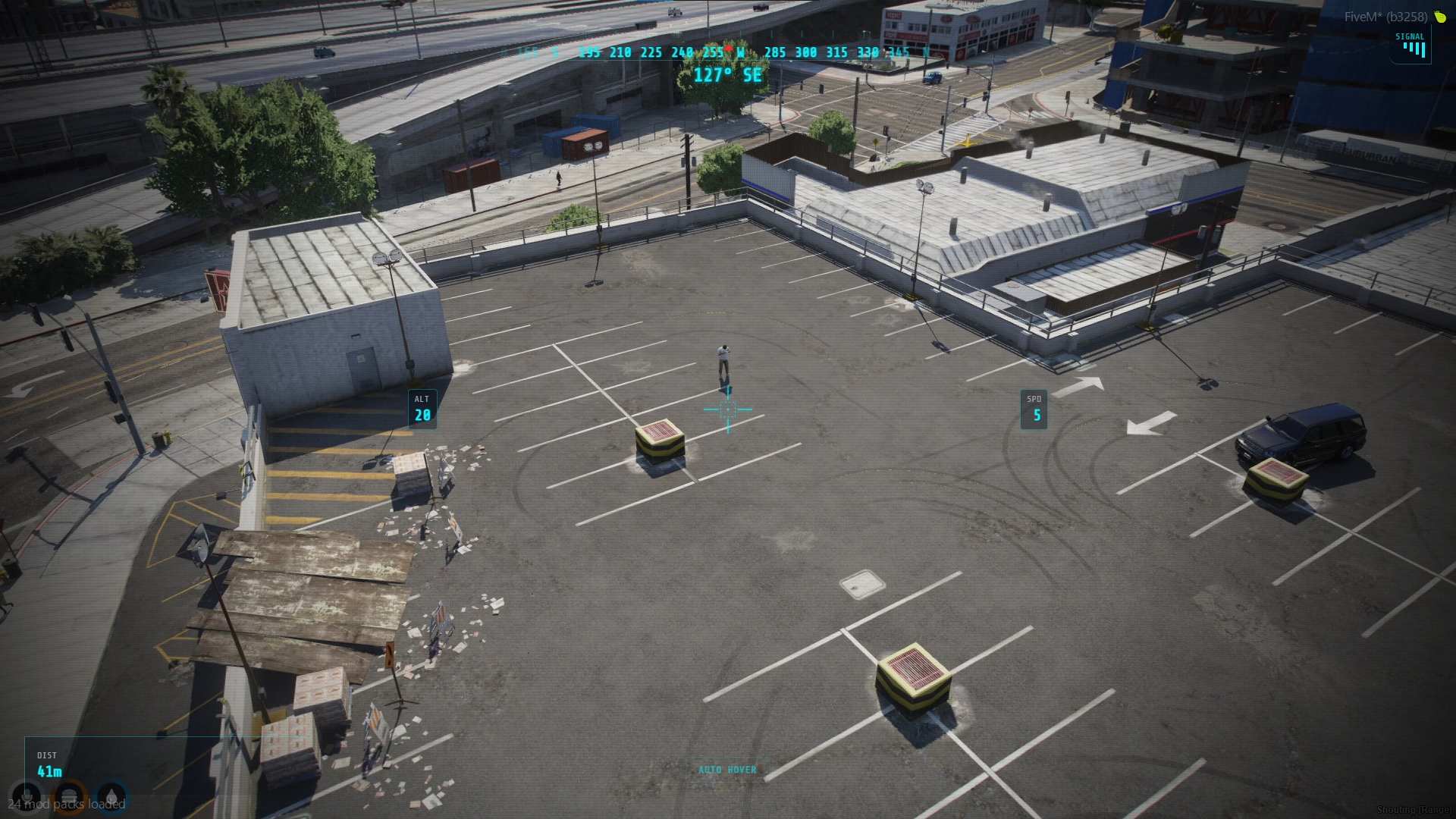Toggle the AUTO HOVER indicator

click(727, 770)
